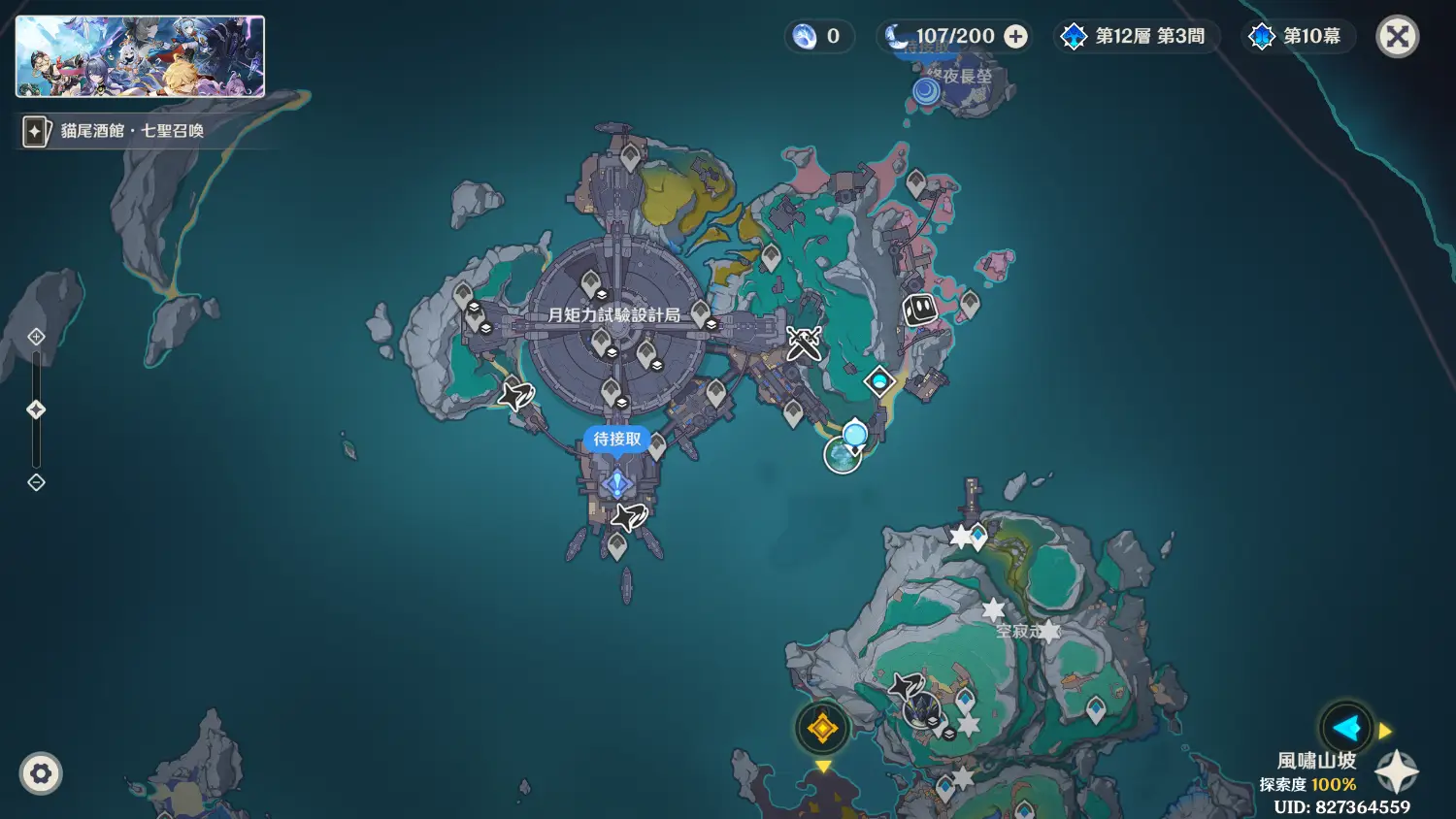This screenshot has width=1456, height=819.
Task: Open the Imaginarium Theater act 10 tracker
Action: click(1298, 37)
